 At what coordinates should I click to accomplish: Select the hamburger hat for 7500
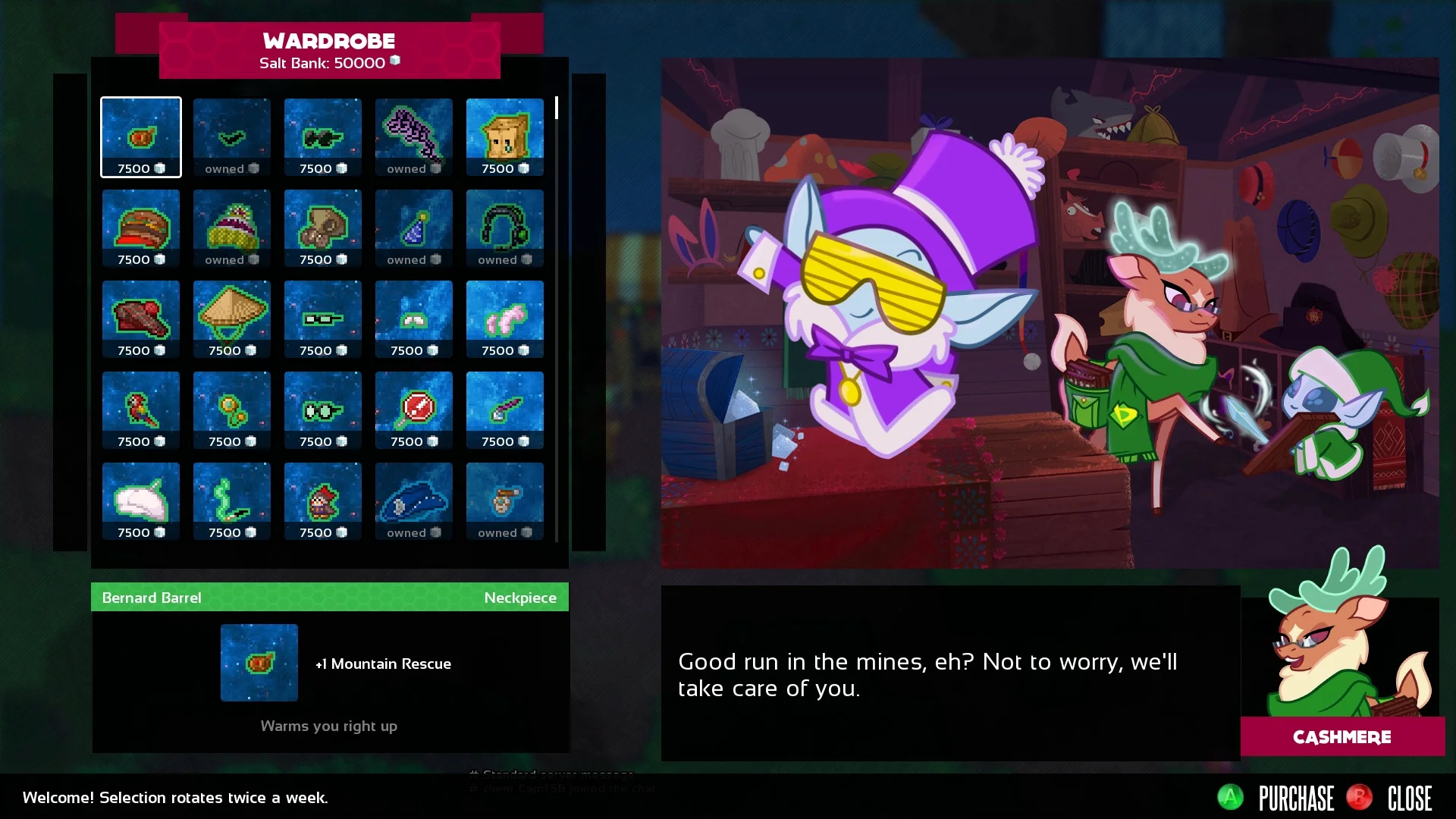141,228
